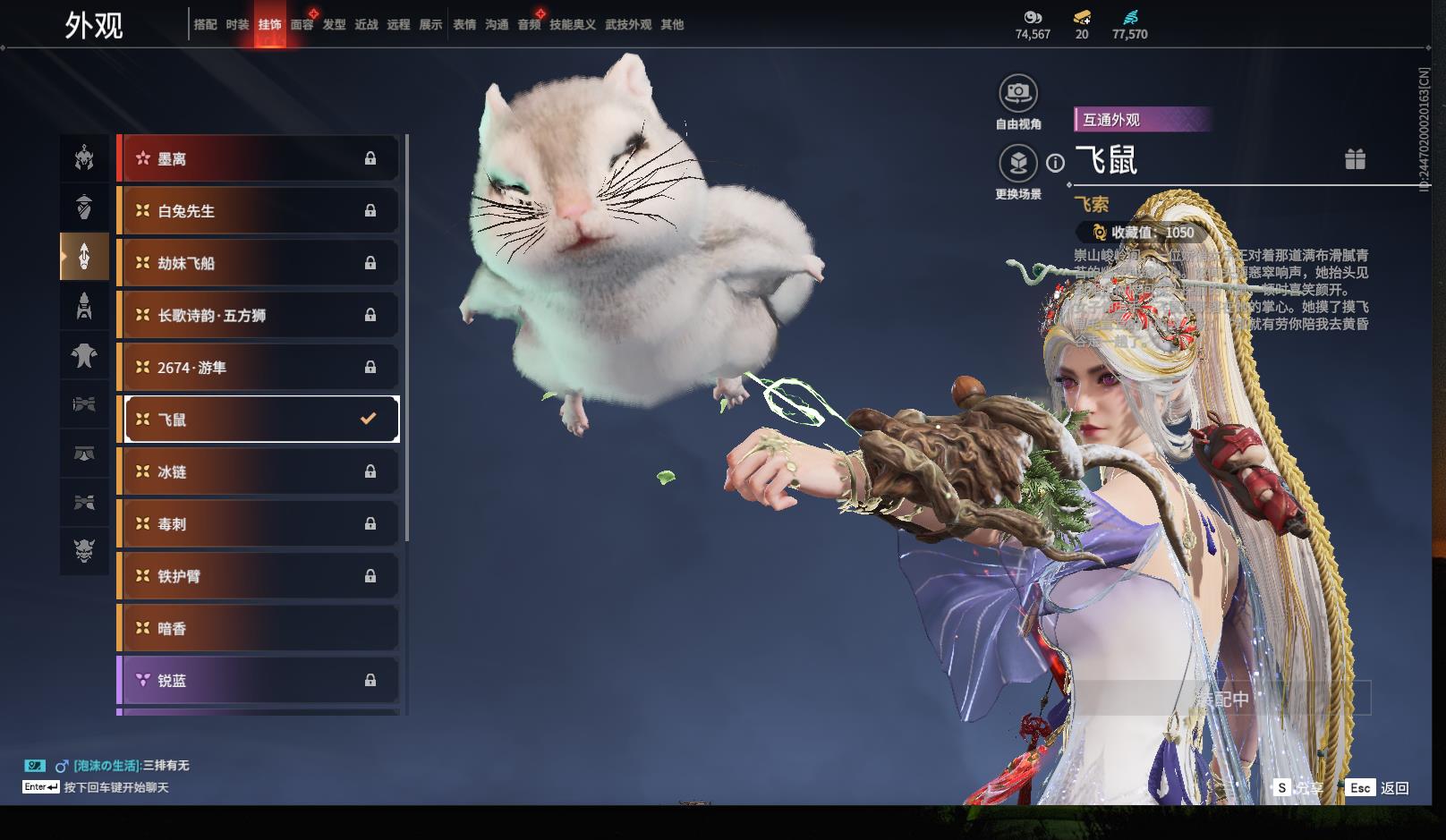Activate the 自由视角 camera button

[x=1017, y=93]
